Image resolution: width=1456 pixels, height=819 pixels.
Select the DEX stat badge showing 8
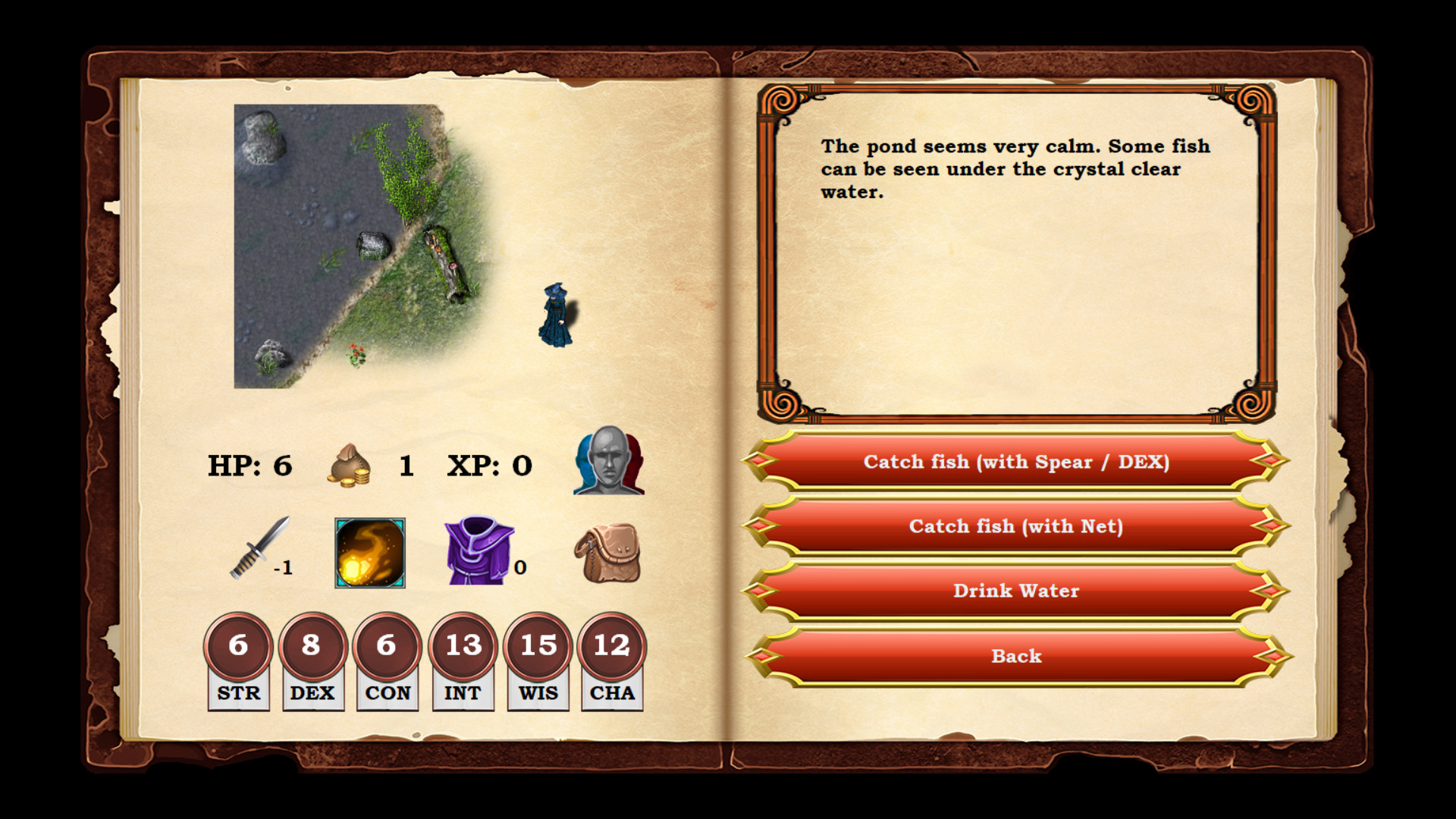(x=312, y=647)
